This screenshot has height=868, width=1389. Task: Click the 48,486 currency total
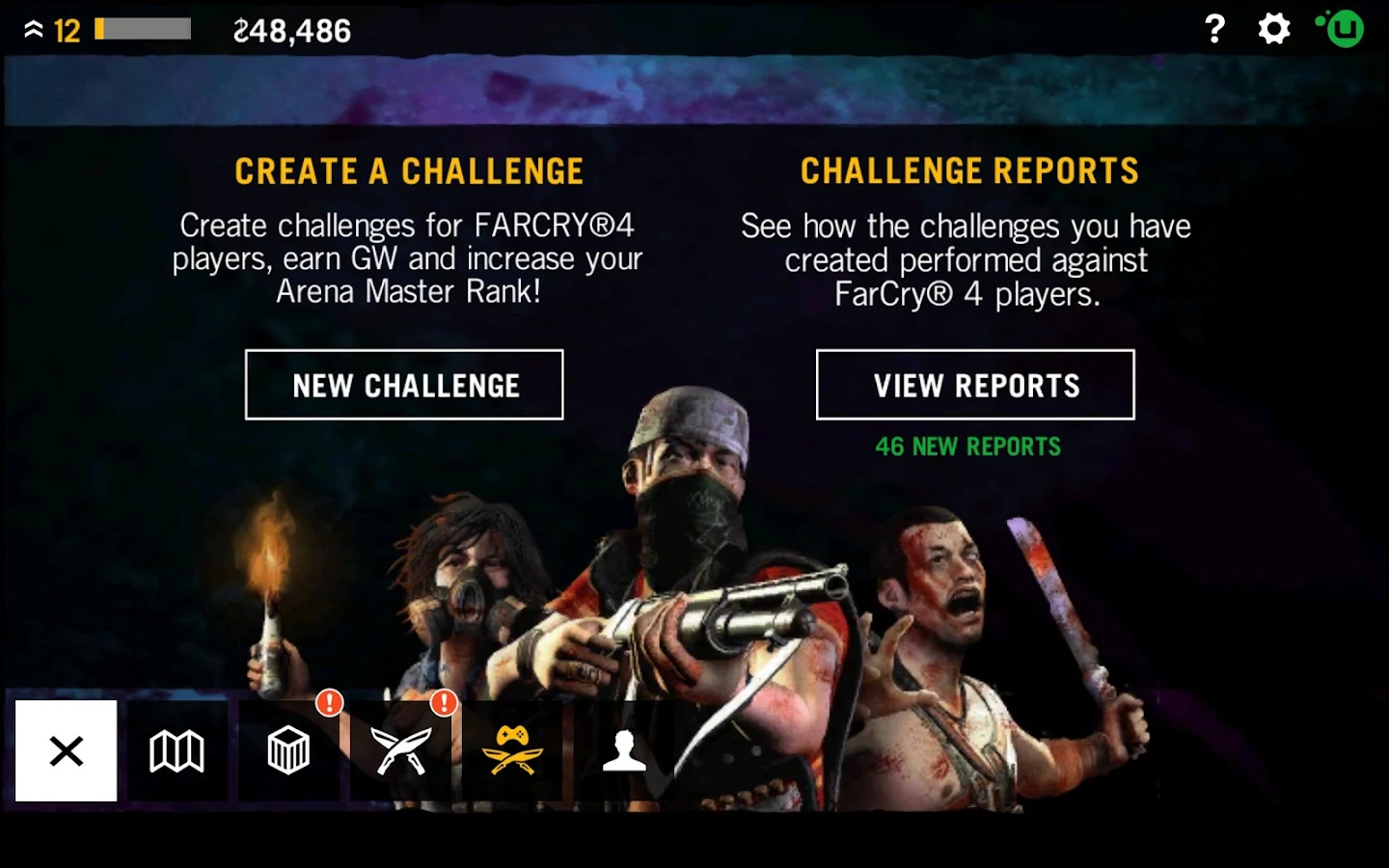(x=292, y=30)
